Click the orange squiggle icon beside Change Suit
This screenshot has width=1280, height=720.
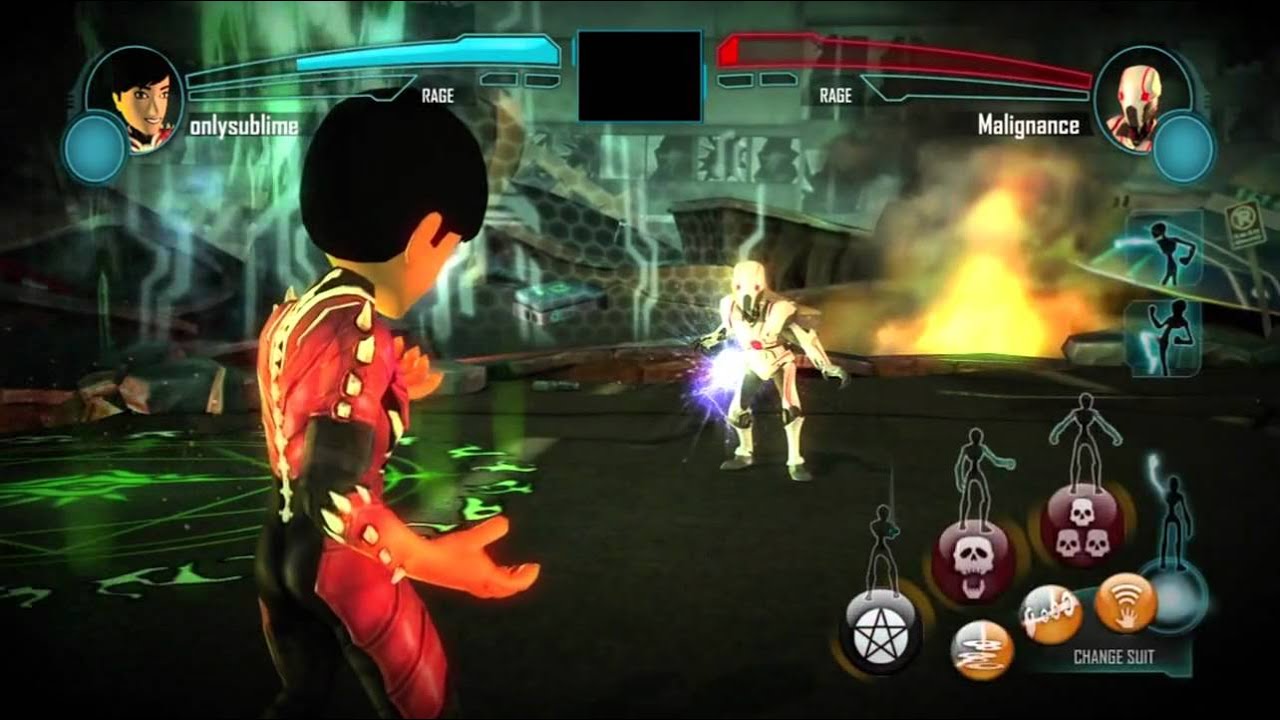pos(1050,614)
